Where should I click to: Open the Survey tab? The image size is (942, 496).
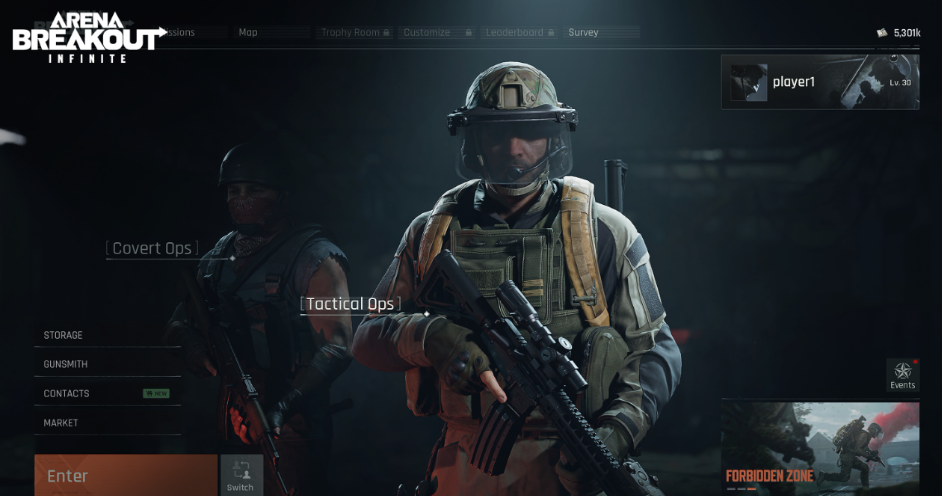tap(583, 32)
